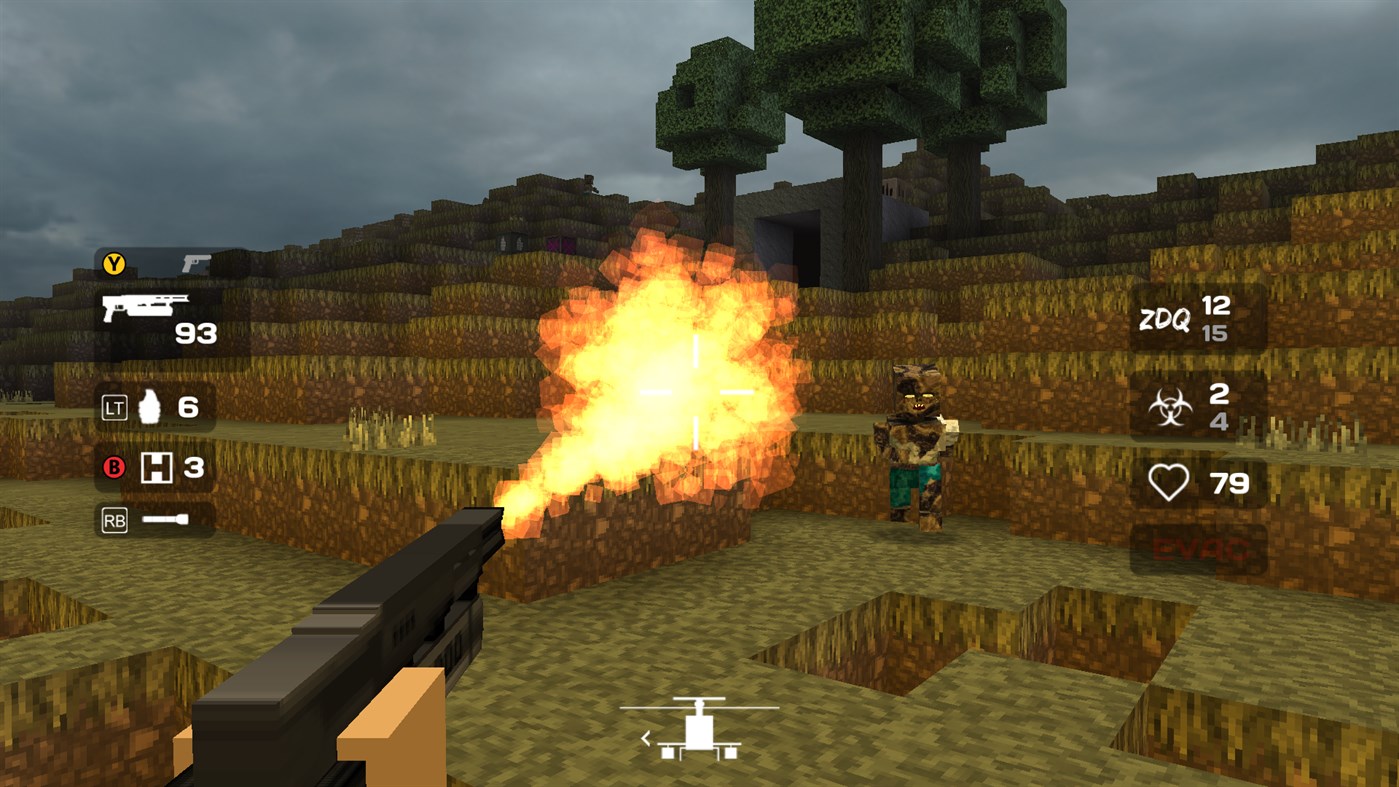This screenshot has height=787, width=1399.
Task: Click the LT trigger prompt box
Action: coord(113,406)
